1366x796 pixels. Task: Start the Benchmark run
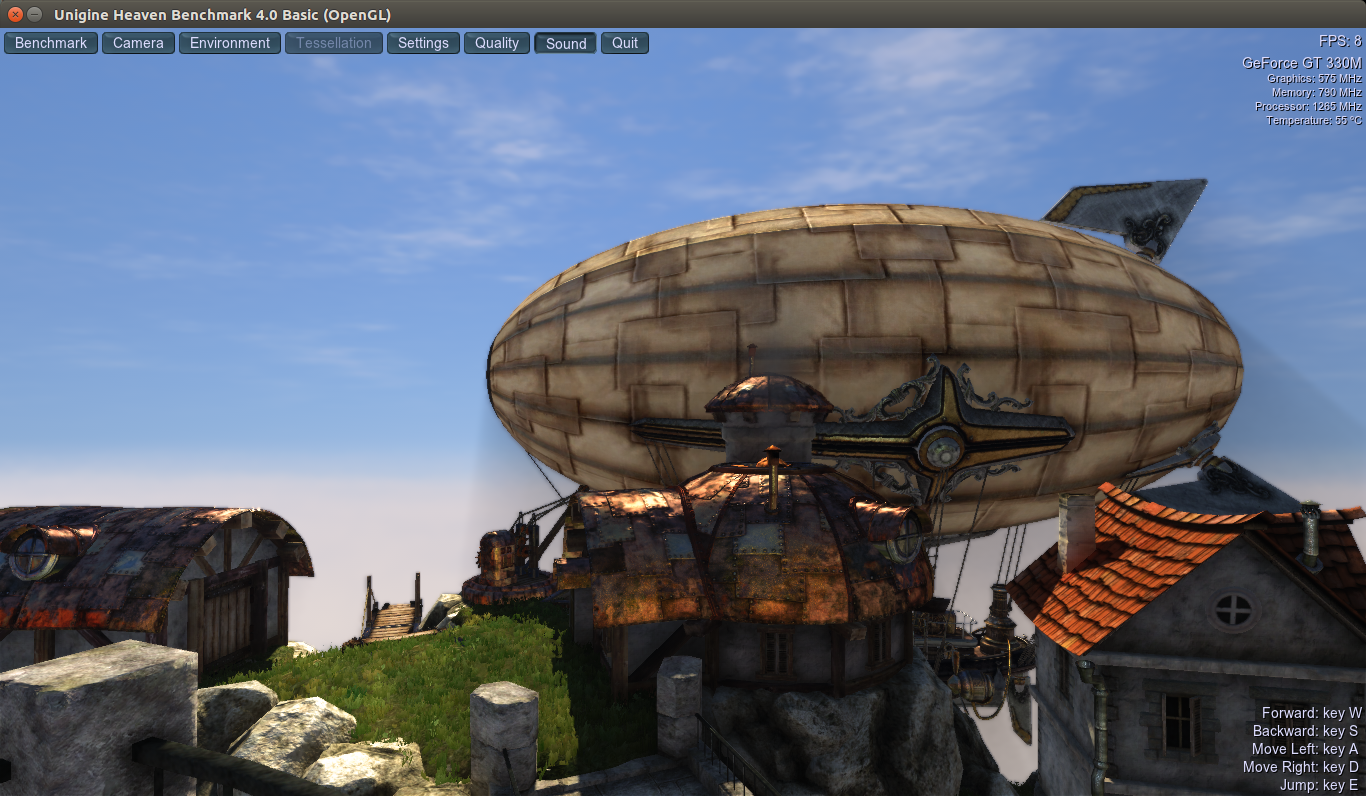(x=51, y=43)
